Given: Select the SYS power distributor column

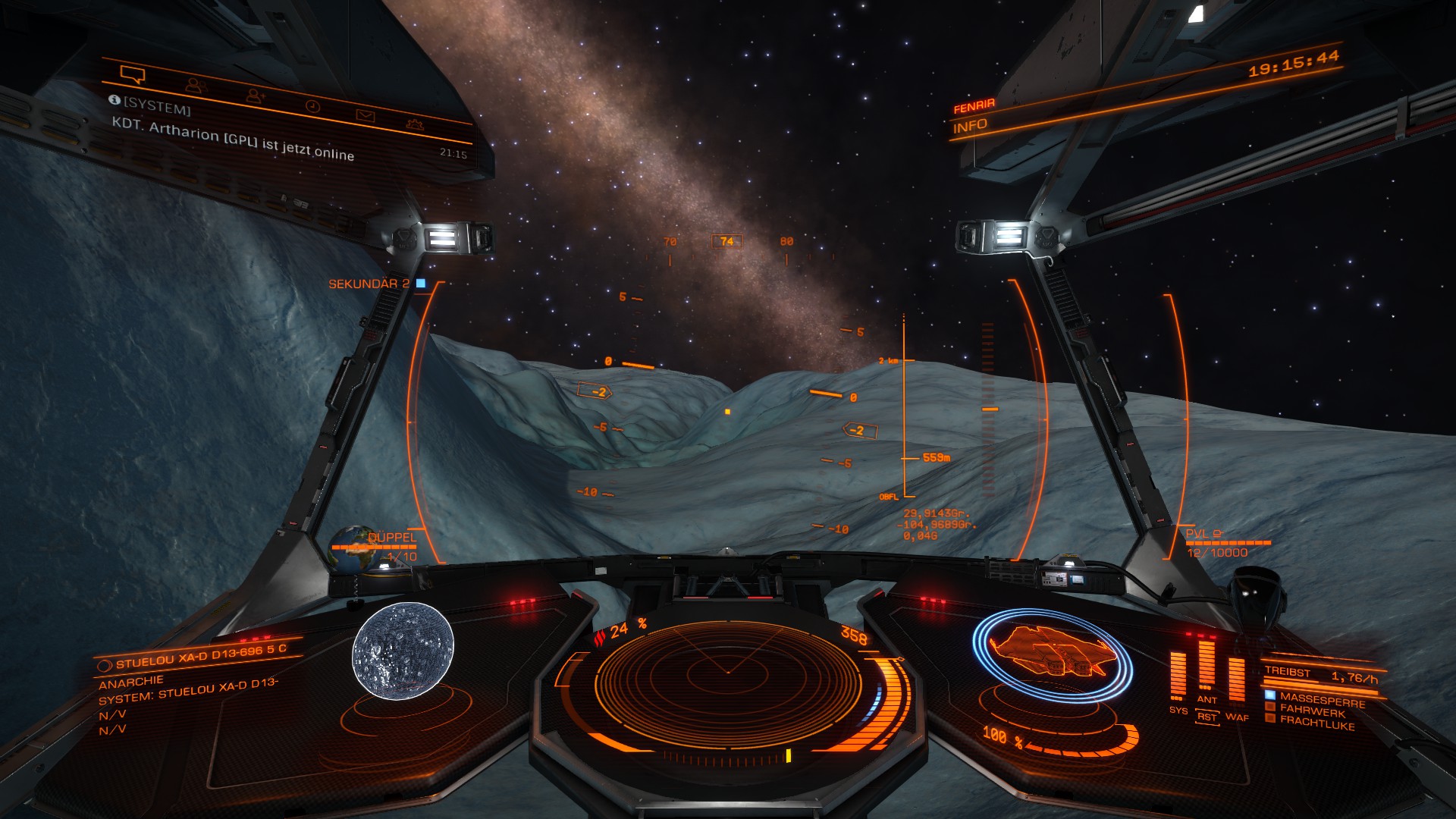Looking at the screenshot, I should 1178,676.
